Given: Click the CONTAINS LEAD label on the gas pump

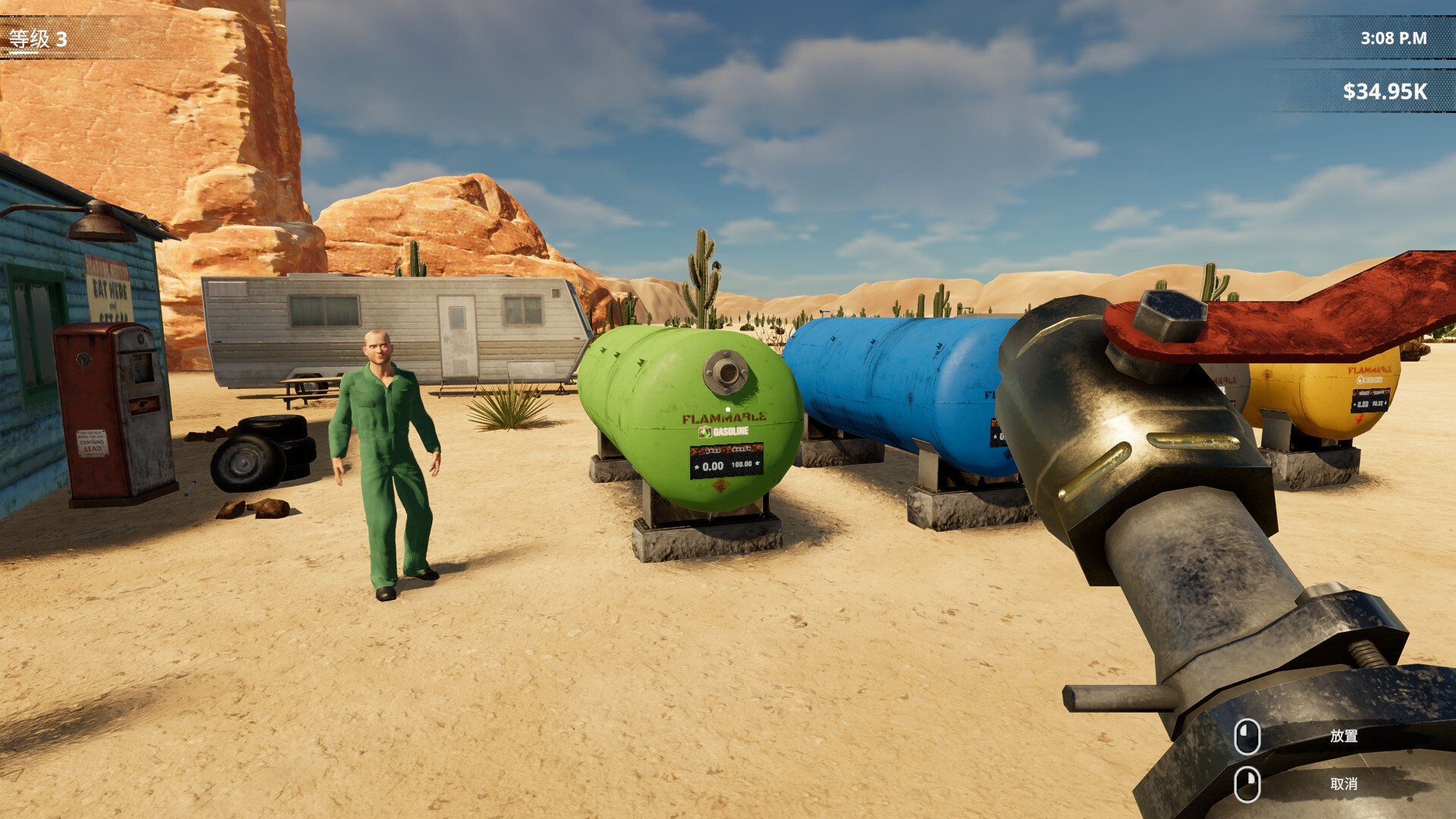Looking at the screenshot, I should click(92, 444).
